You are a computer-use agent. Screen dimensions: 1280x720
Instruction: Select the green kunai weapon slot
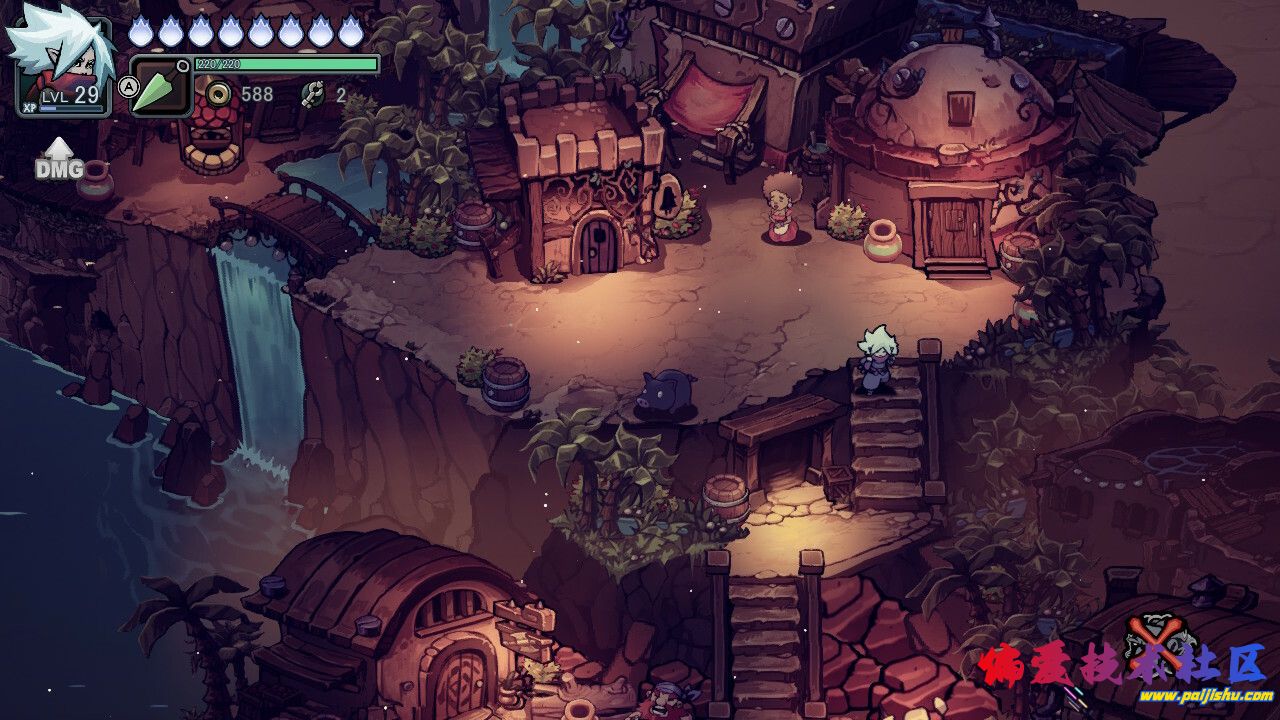click(160, 86)
